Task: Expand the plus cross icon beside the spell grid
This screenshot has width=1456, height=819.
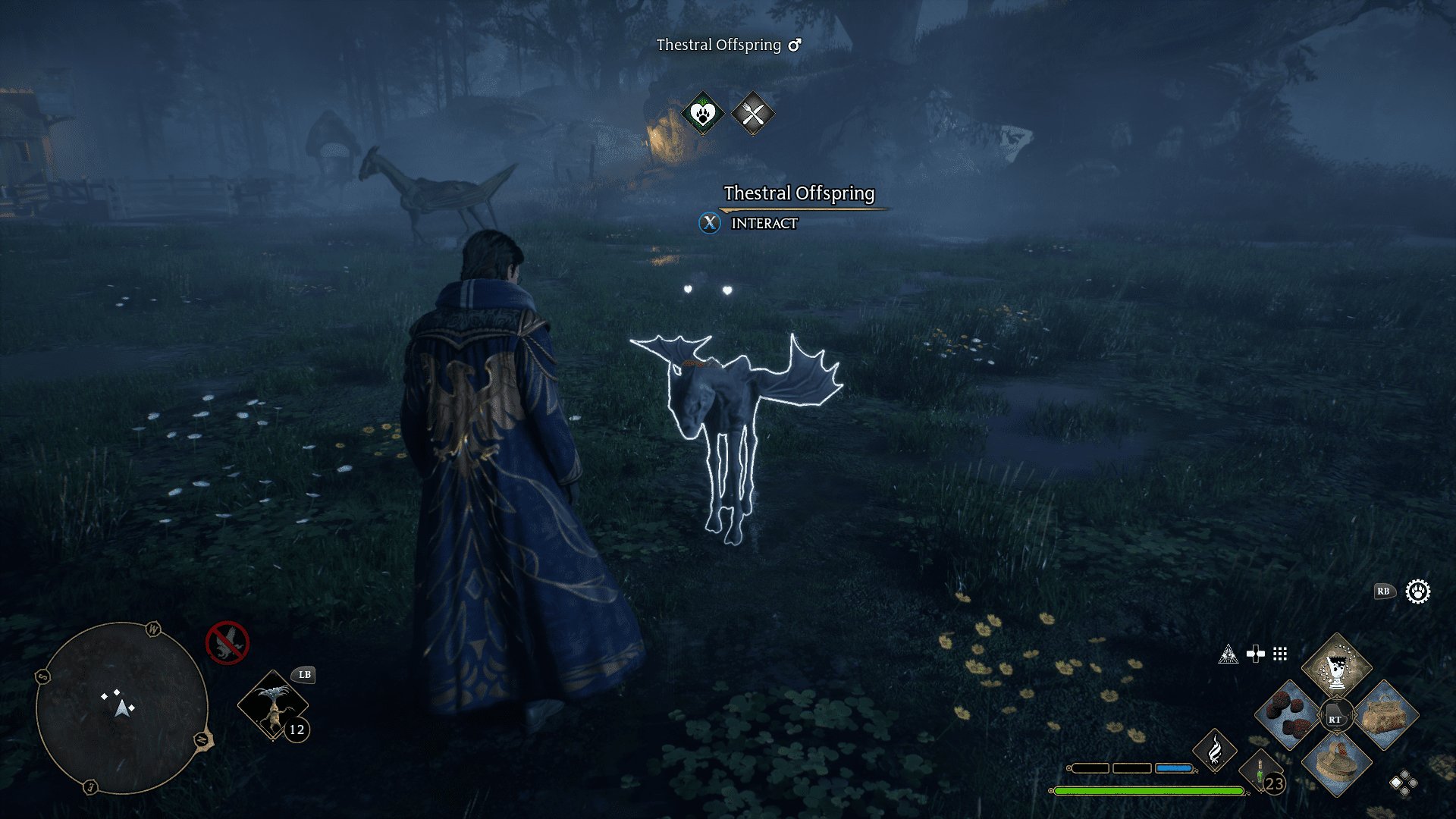Action: coord(1256,653)
